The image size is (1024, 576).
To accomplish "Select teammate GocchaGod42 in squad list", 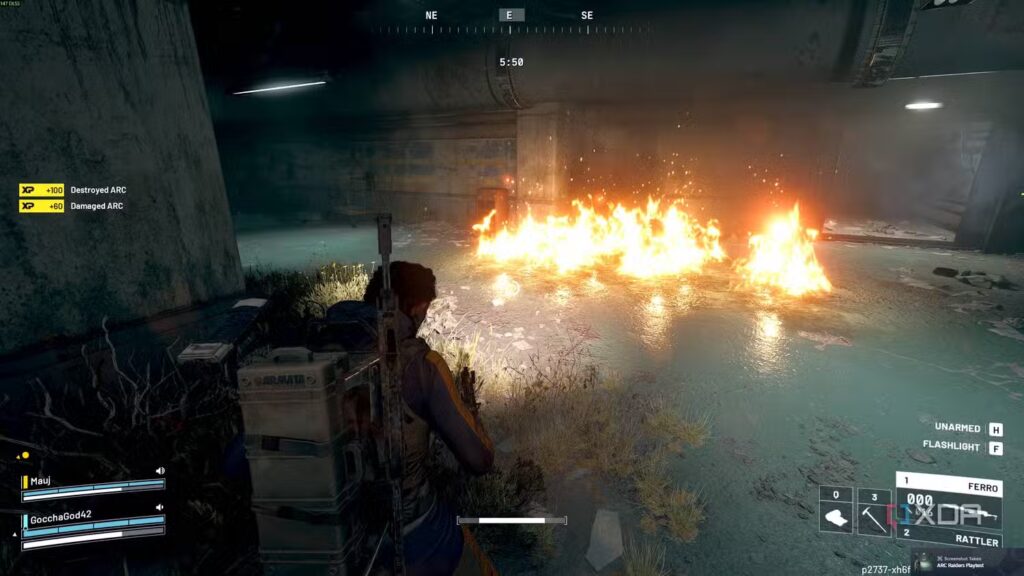I will 60,516.
